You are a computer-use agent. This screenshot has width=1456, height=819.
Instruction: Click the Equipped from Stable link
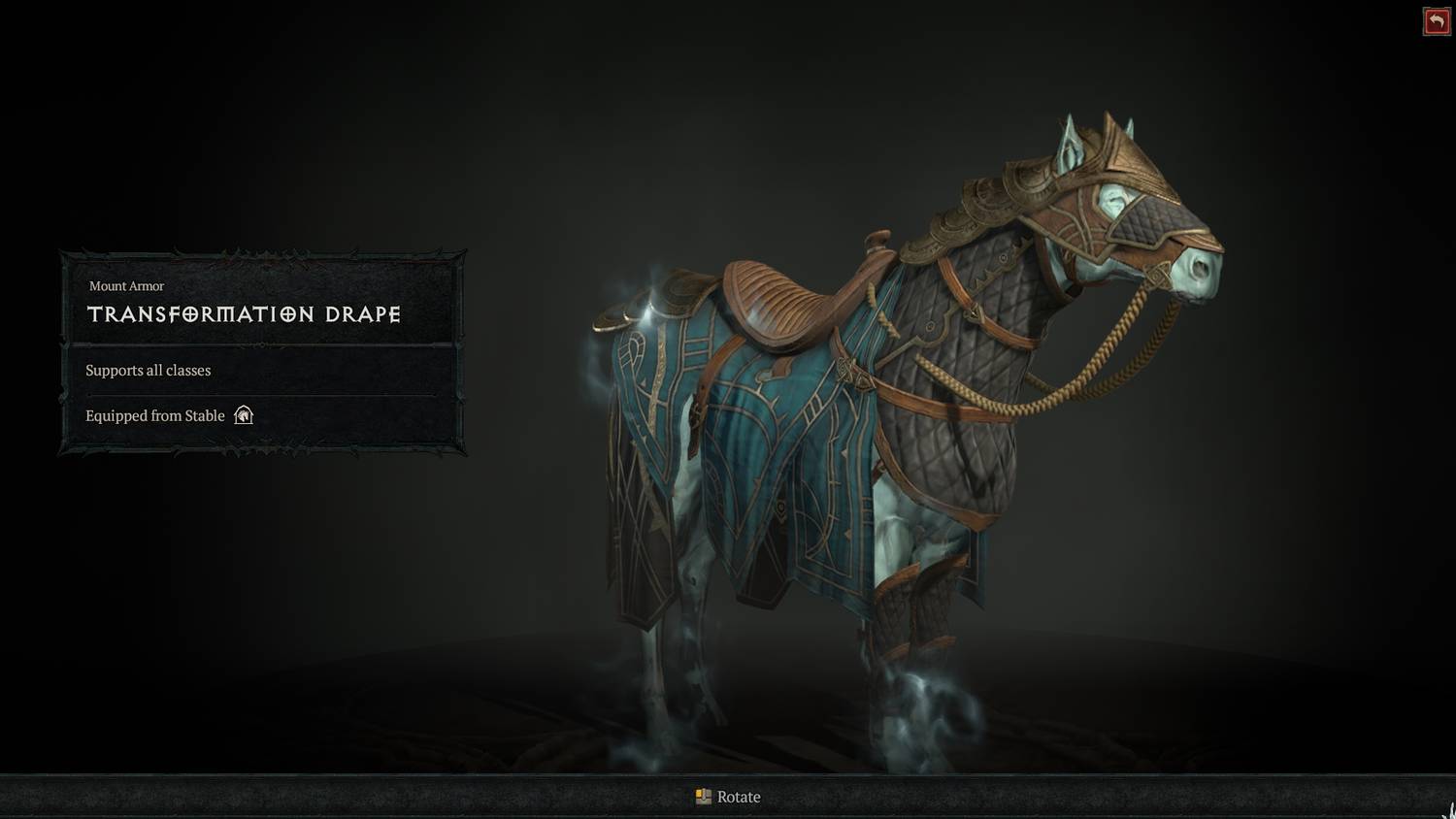(154, 415)
